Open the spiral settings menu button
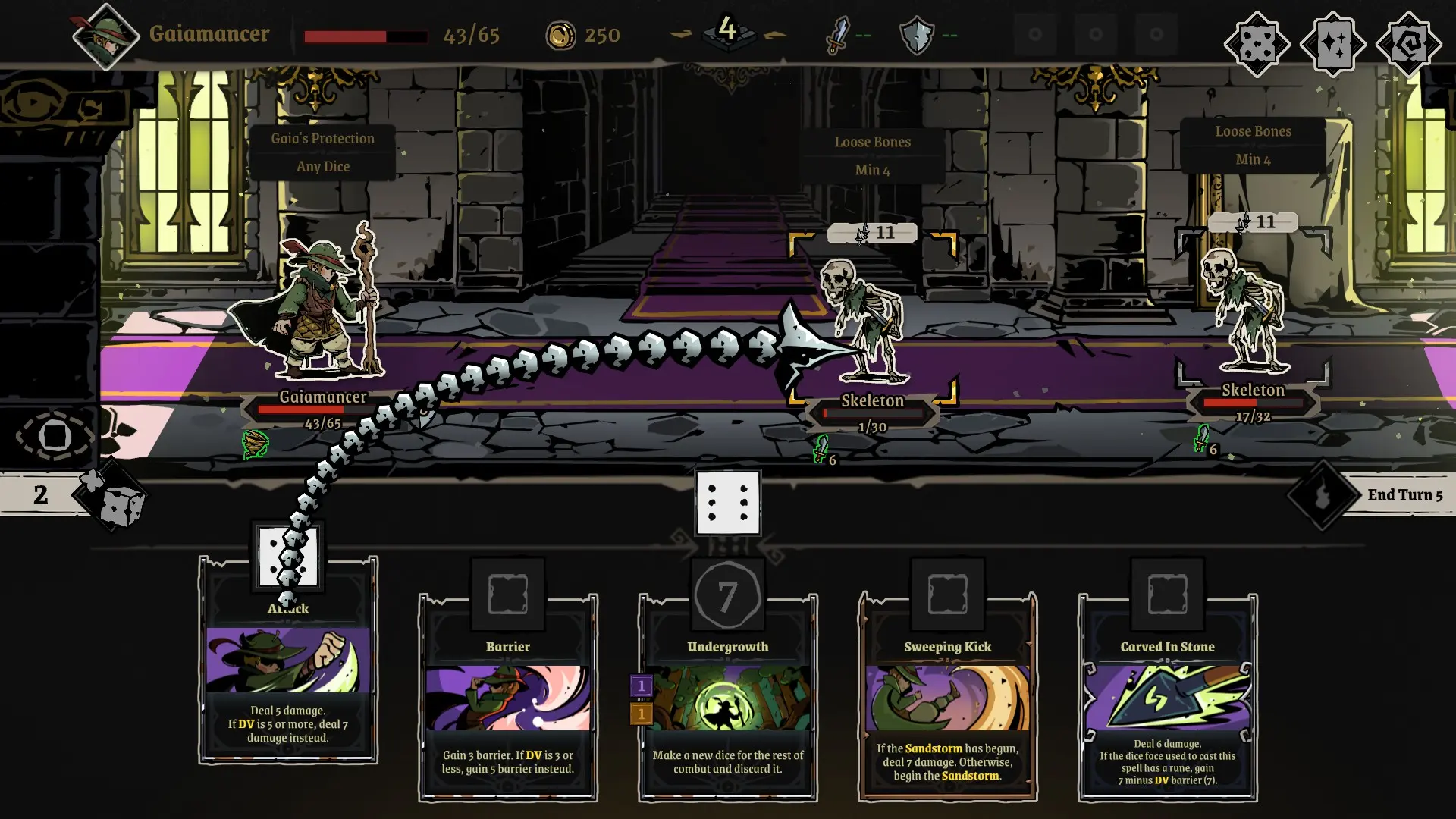1456x819 pixels. click(x=1408, y=44)
